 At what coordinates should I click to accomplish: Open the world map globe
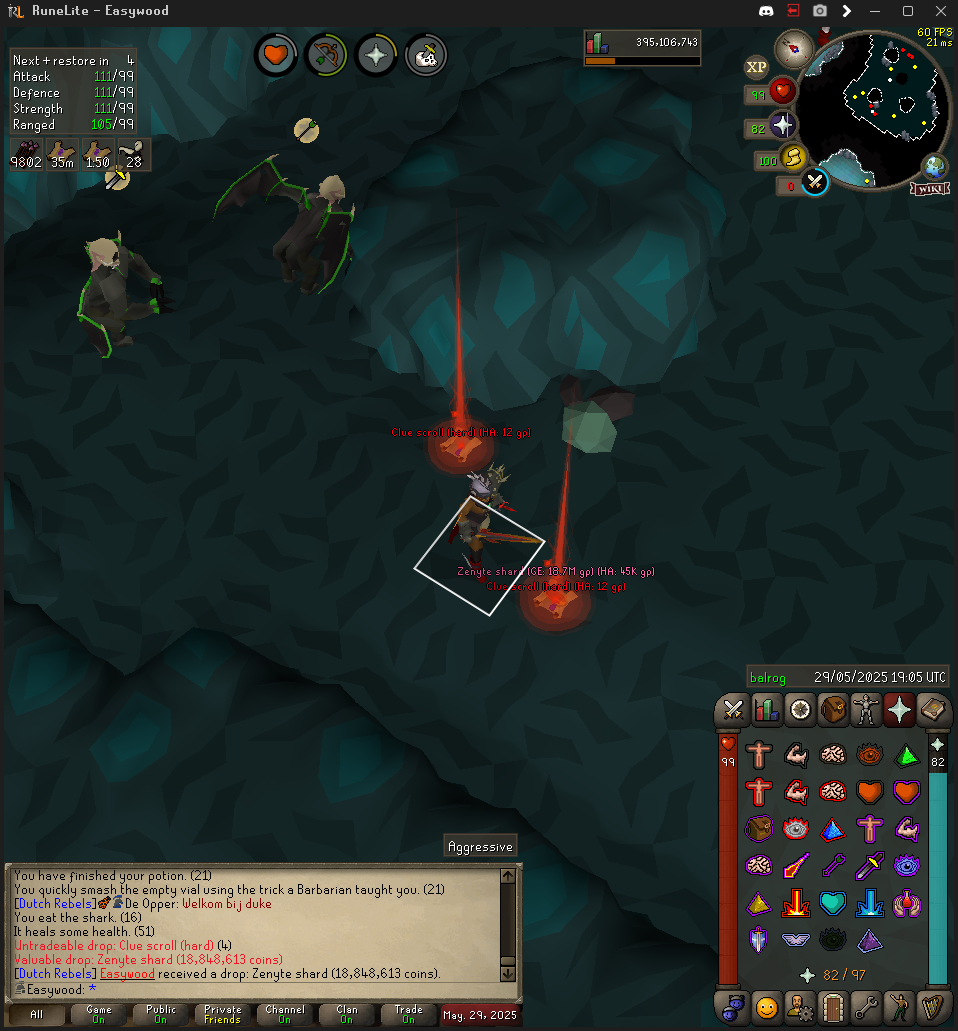point(935,166)
